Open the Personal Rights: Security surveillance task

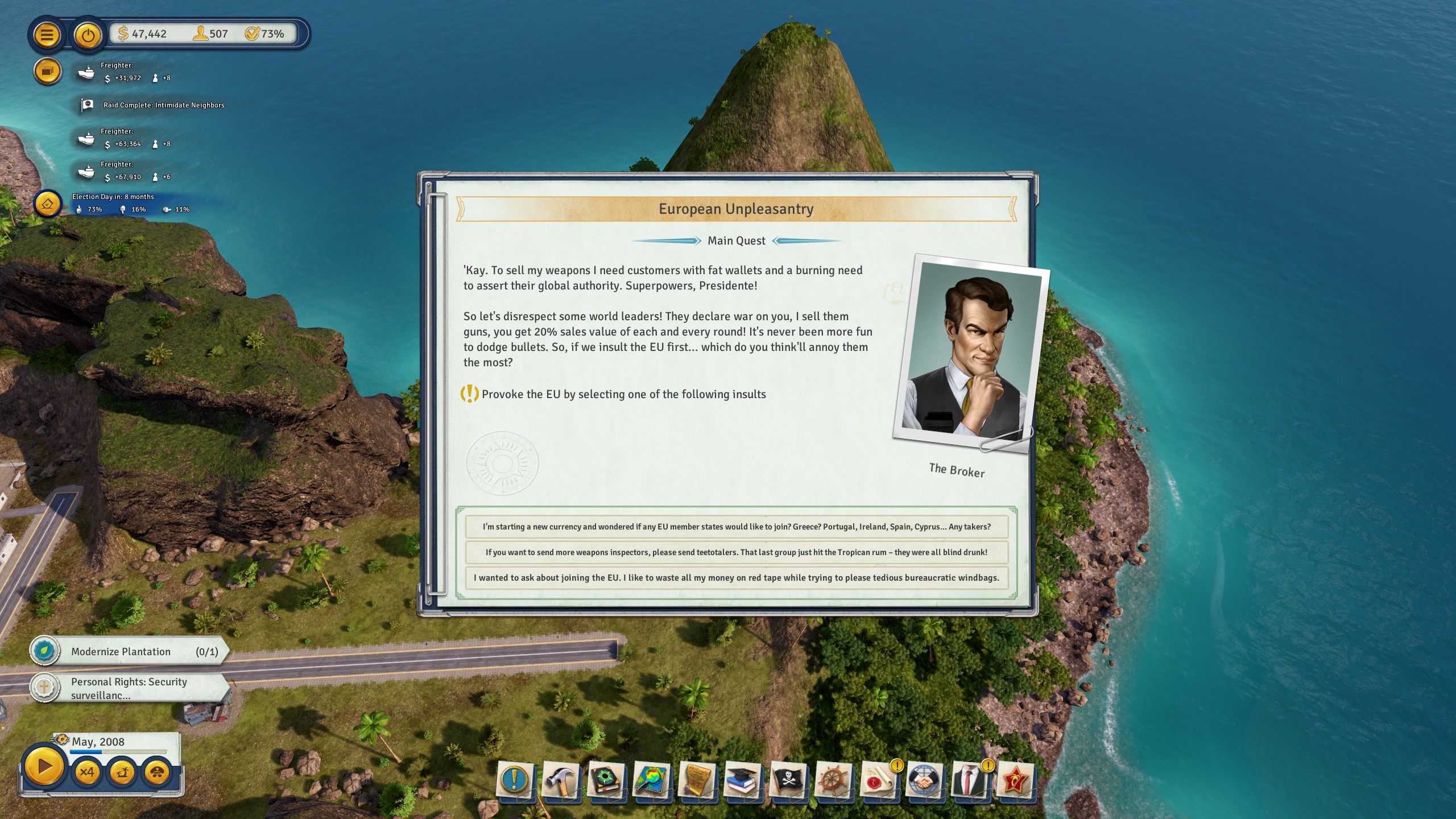[130, 688]
